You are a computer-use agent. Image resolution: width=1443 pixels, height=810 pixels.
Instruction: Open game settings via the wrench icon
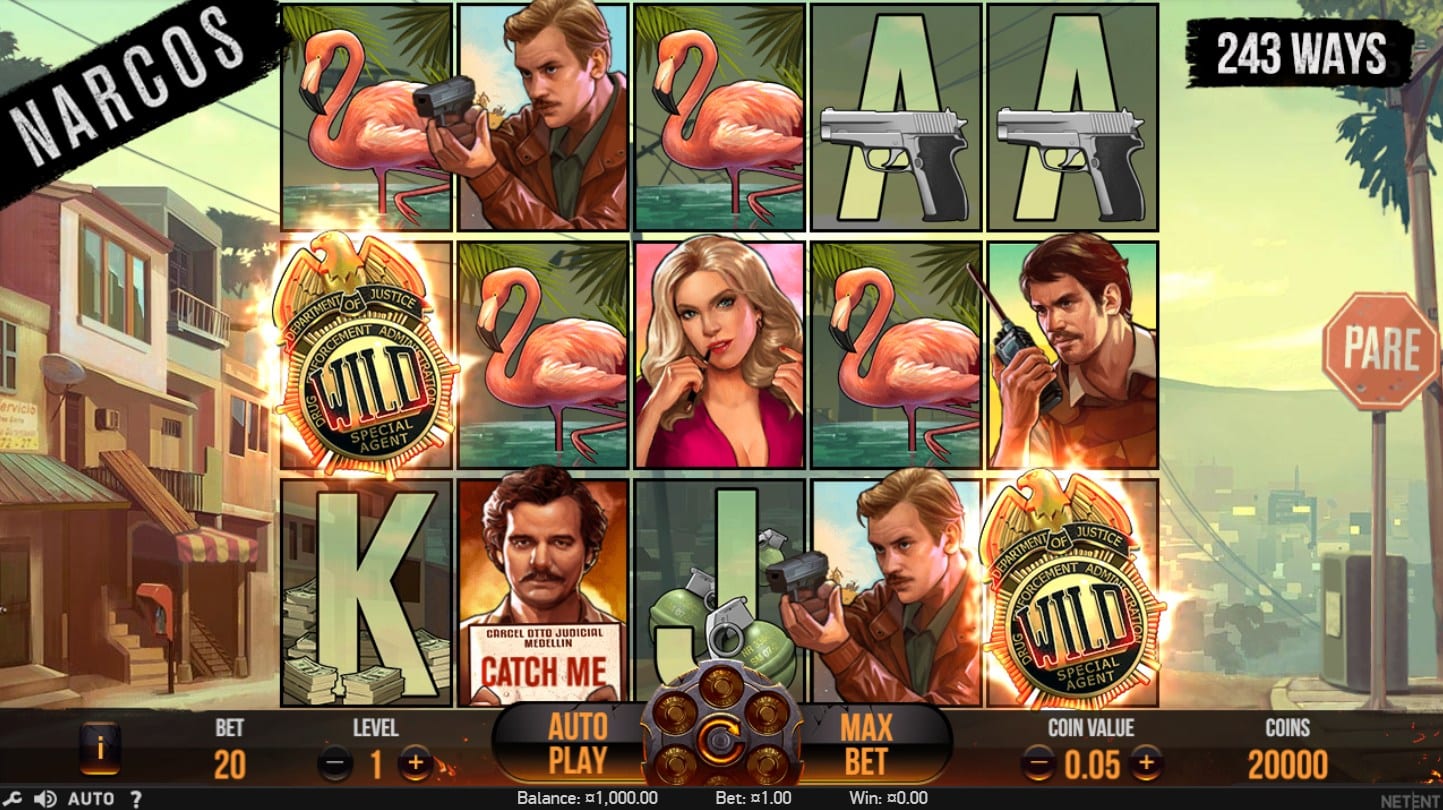click(x=14, y=799)
